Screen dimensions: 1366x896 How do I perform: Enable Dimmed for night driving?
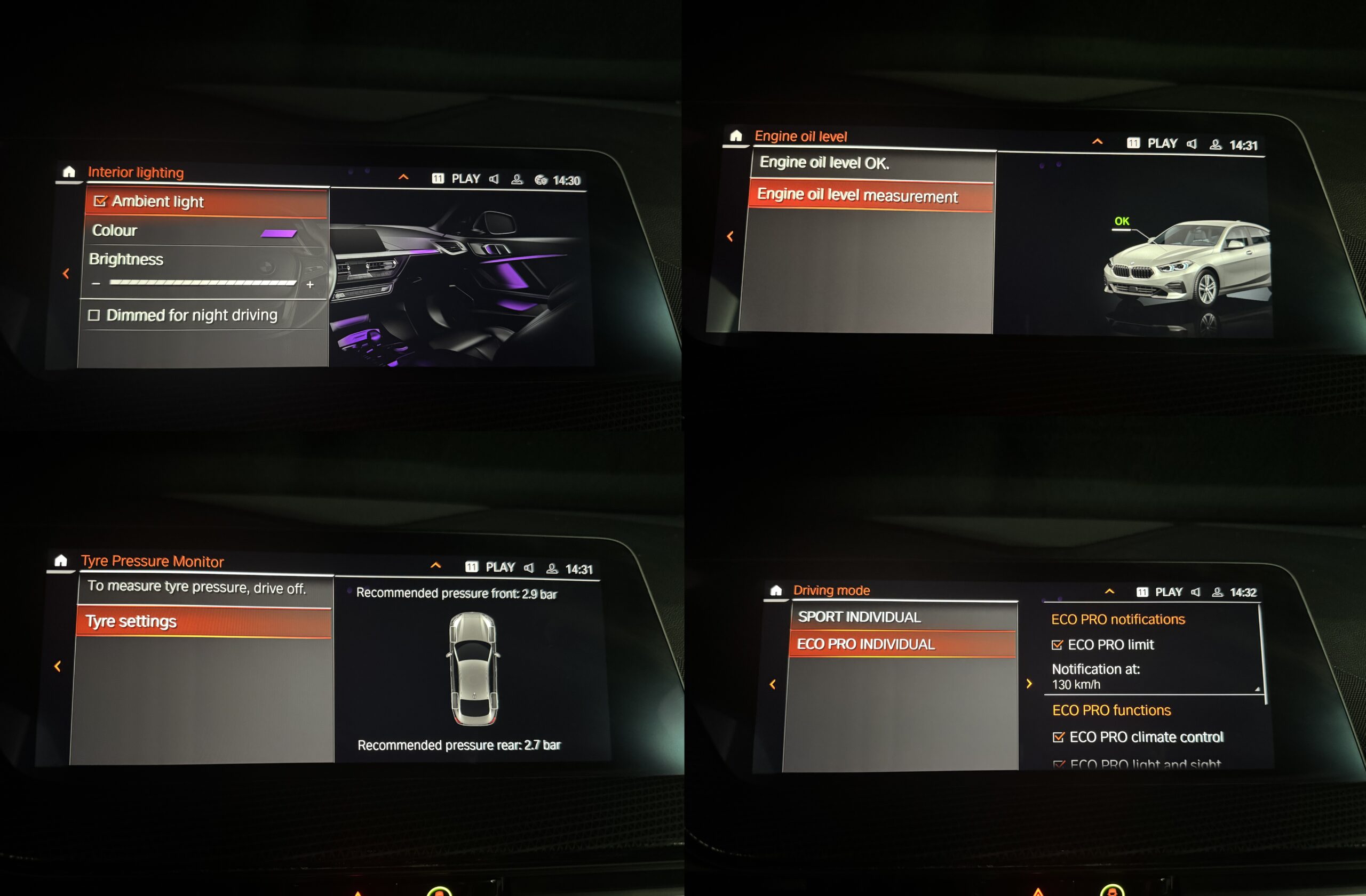[94, 316]
